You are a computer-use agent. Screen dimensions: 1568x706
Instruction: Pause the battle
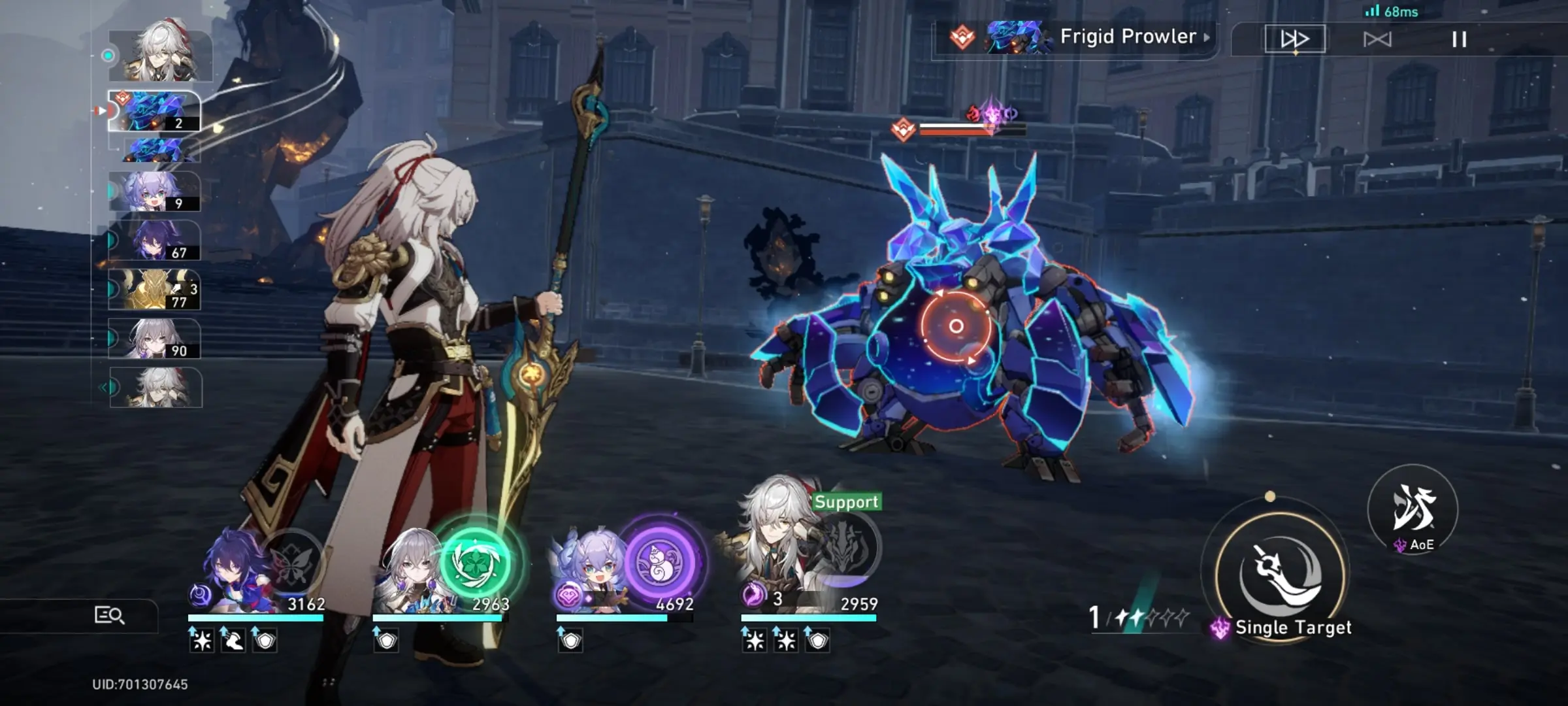(x=1459, y=39)
